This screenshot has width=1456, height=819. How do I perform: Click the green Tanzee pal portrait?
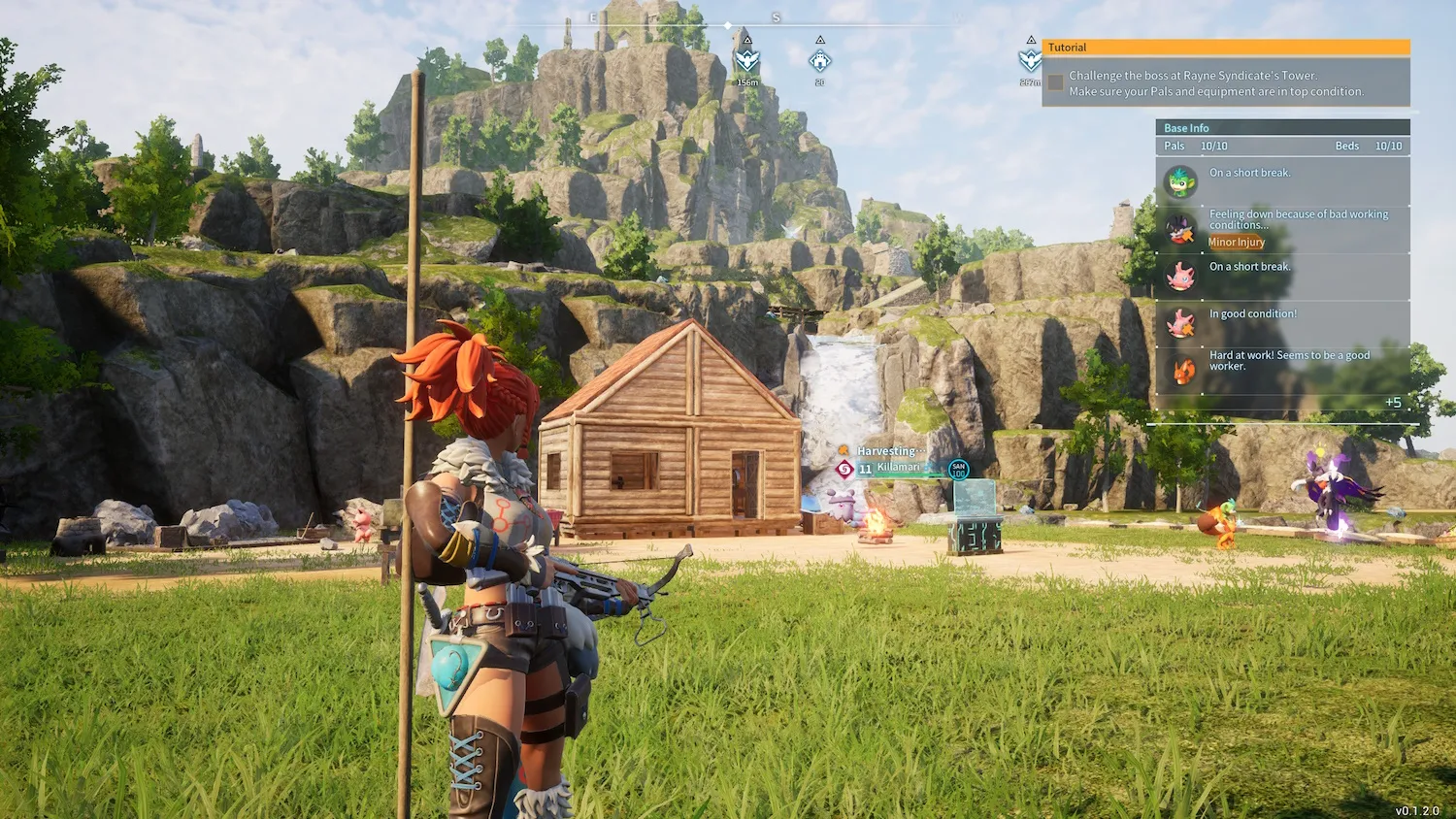[x=1181, y=181]
